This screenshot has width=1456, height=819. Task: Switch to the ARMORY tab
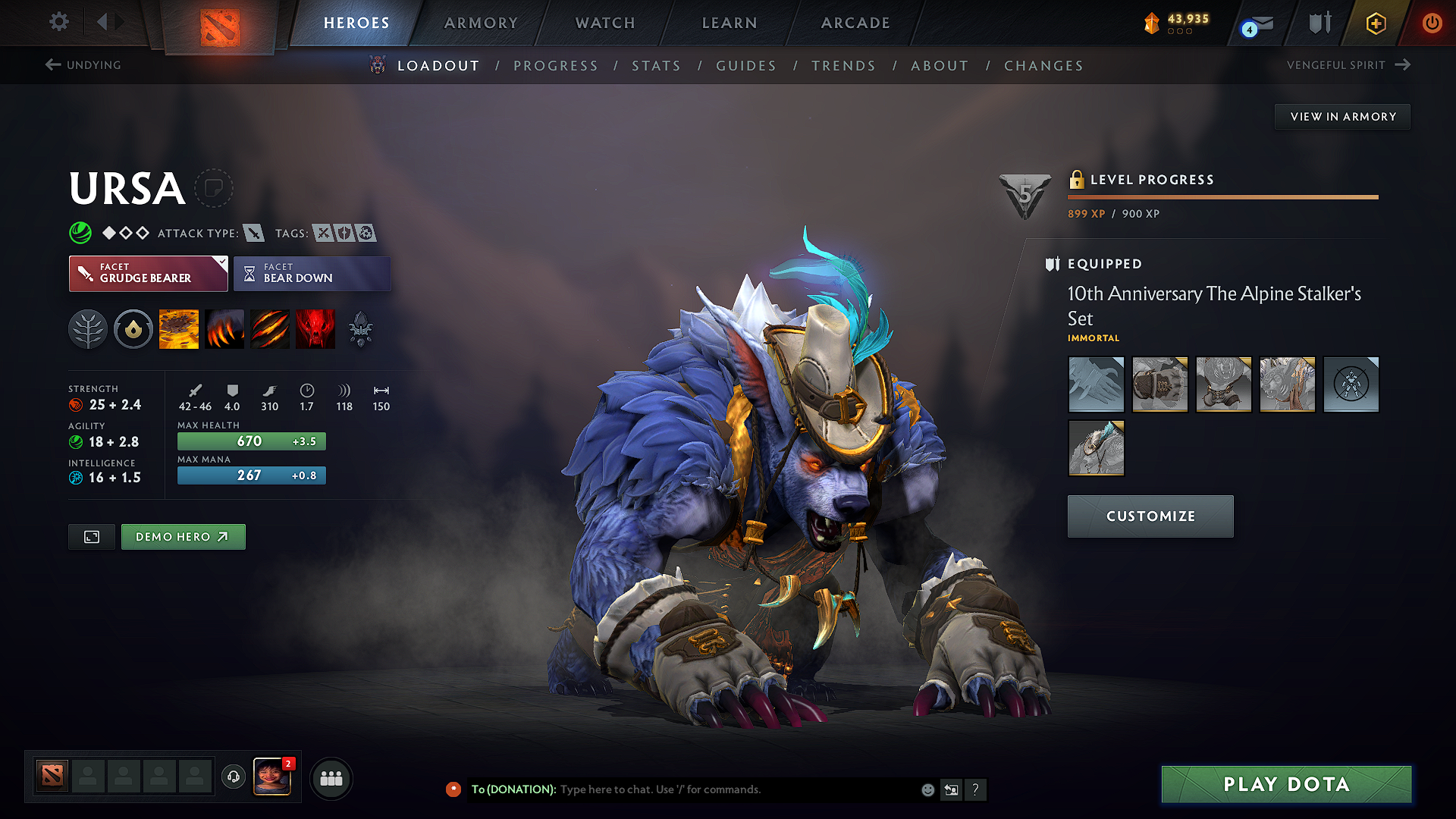[480, 23]
